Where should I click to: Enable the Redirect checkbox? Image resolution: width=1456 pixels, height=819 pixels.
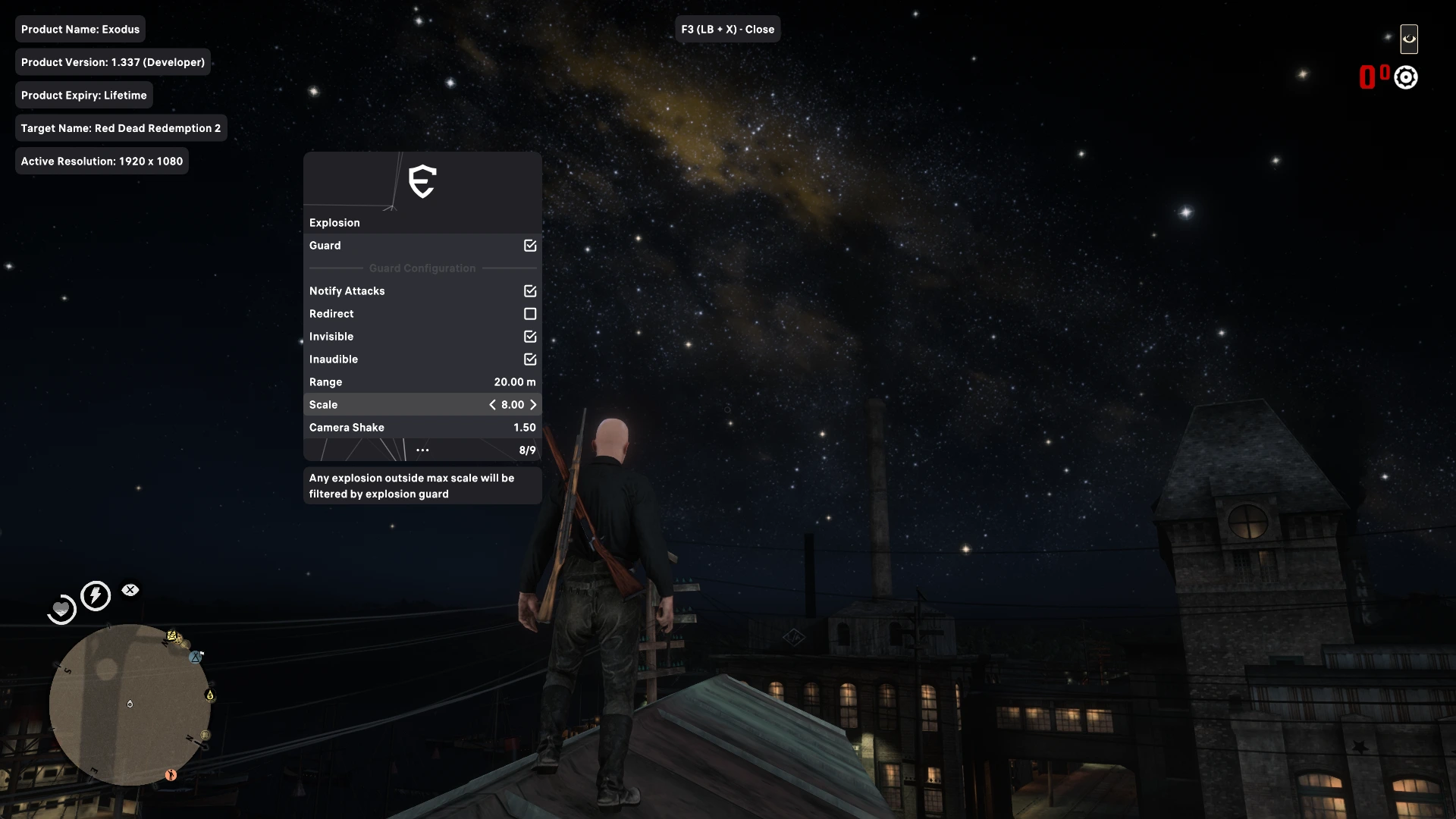pyautogui.click(x=530, y=314)
